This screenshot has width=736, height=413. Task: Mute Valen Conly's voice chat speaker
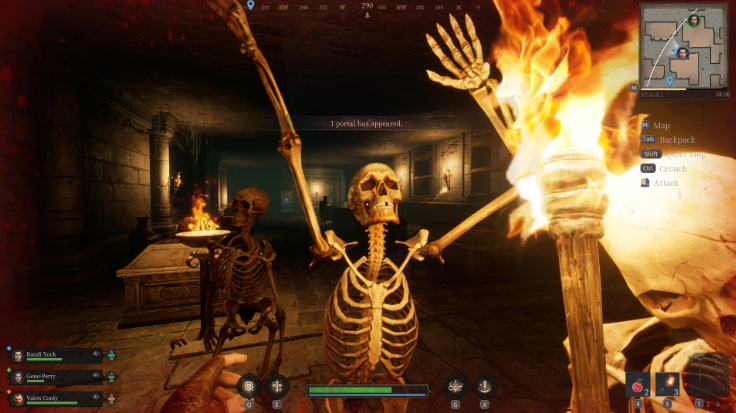point(98,399)
